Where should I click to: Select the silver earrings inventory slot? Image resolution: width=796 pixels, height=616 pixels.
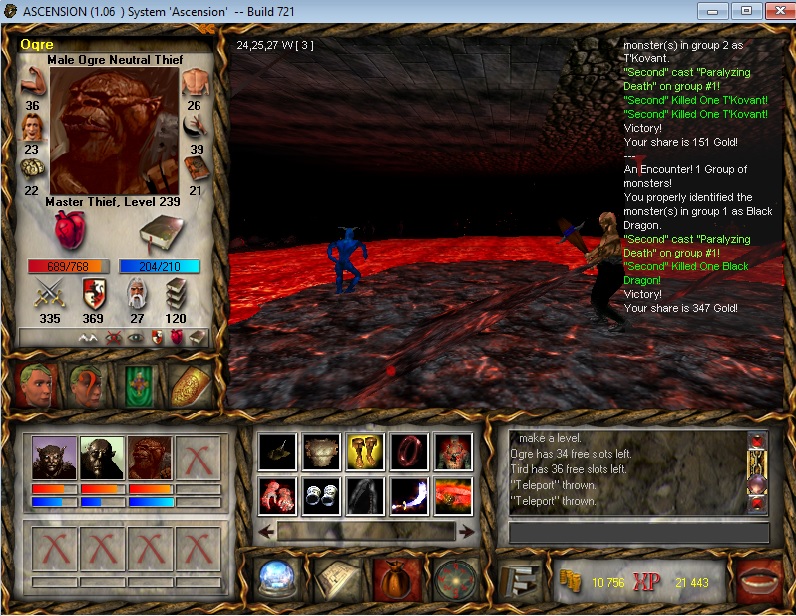tap(322, 495)
